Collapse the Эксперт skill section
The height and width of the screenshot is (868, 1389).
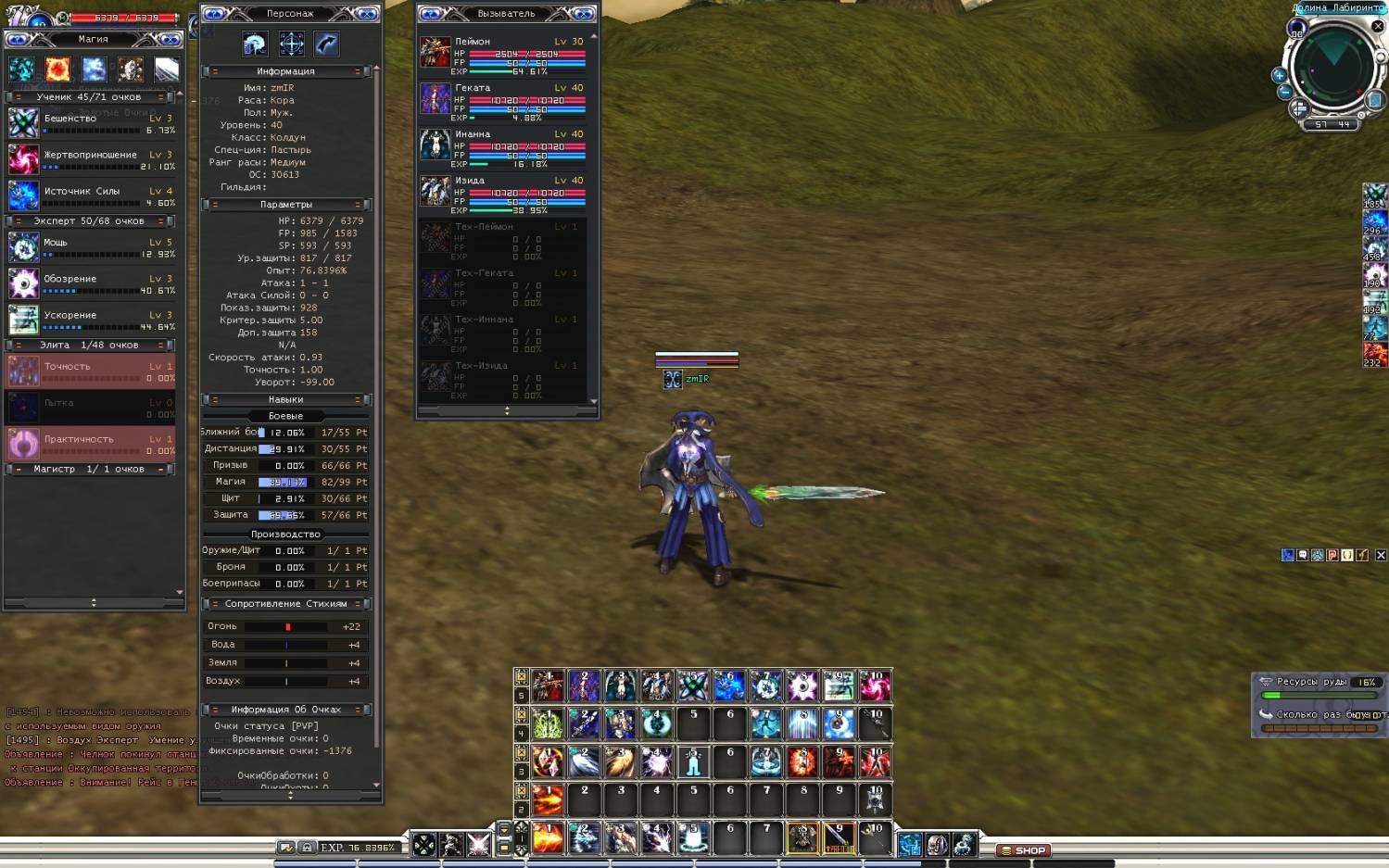[19, 221]
